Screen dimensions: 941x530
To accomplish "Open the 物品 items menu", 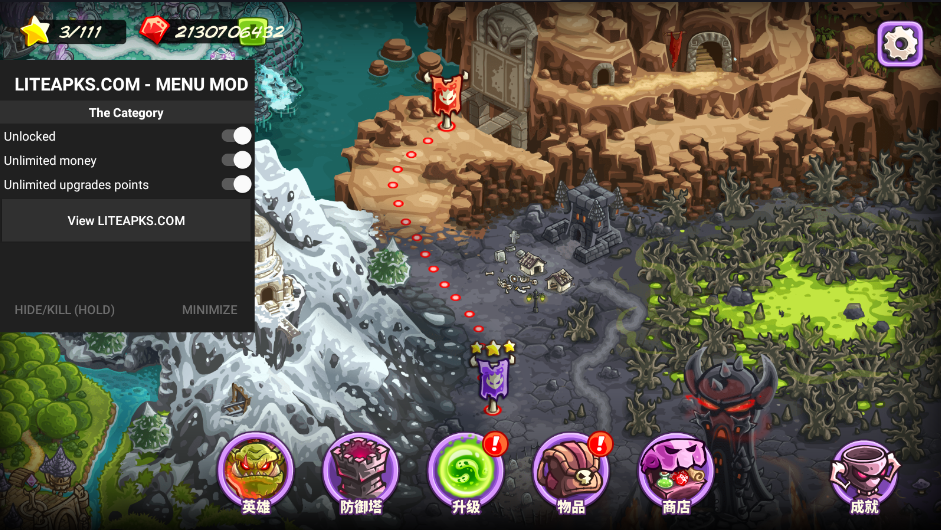I will click(x=570, y=471).
